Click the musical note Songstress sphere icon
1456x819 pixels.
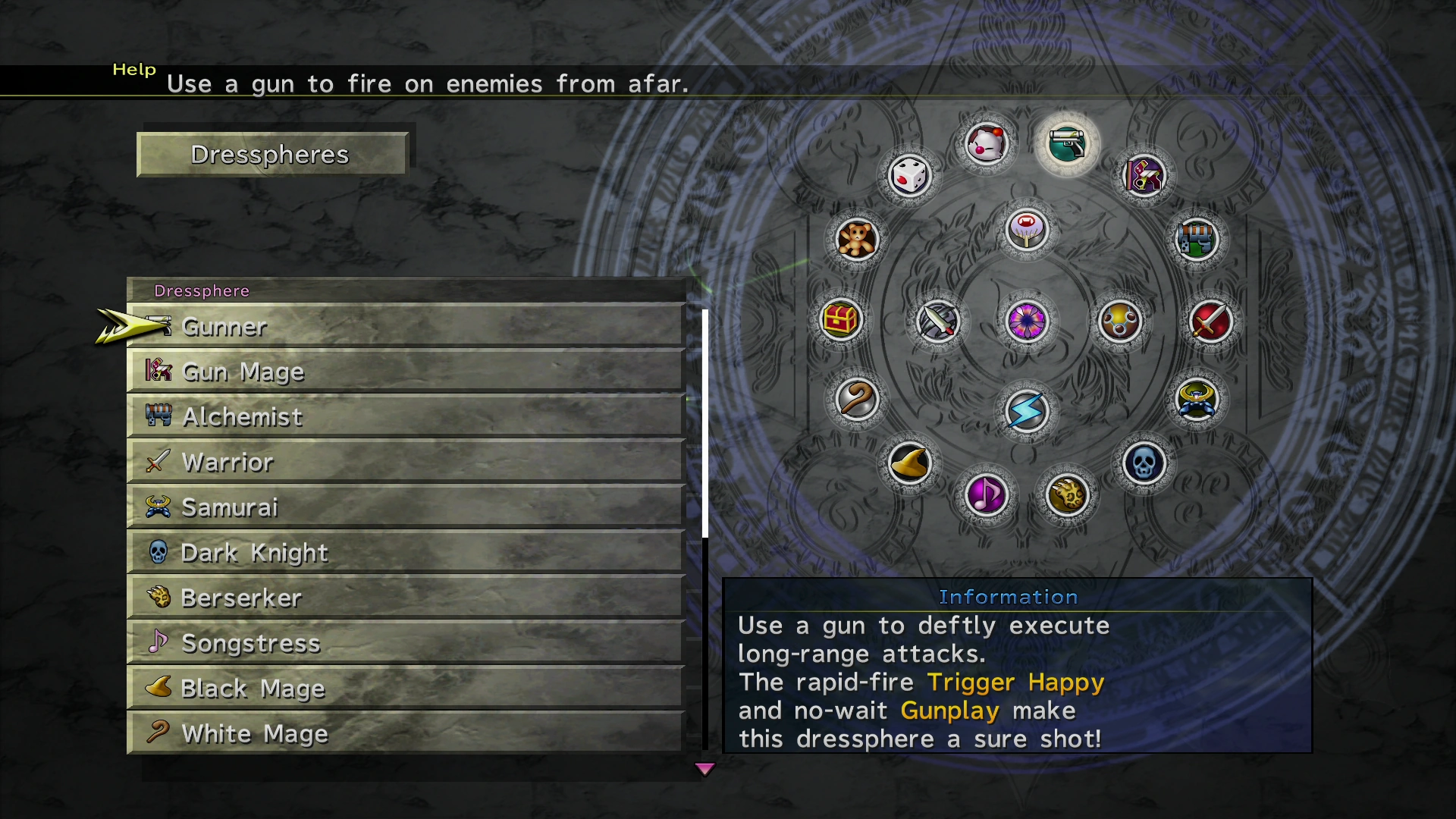pyautogui.click(x=986, y=494)
